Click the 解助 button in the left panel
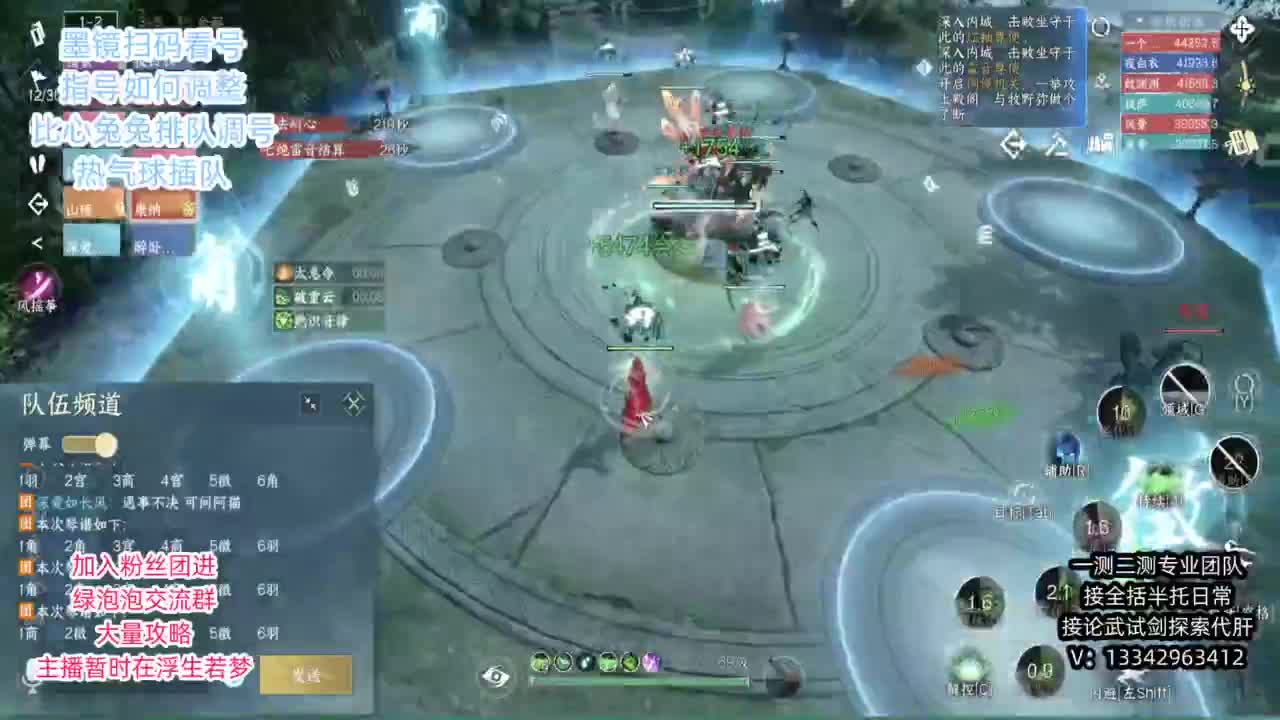 coord(156,247)
